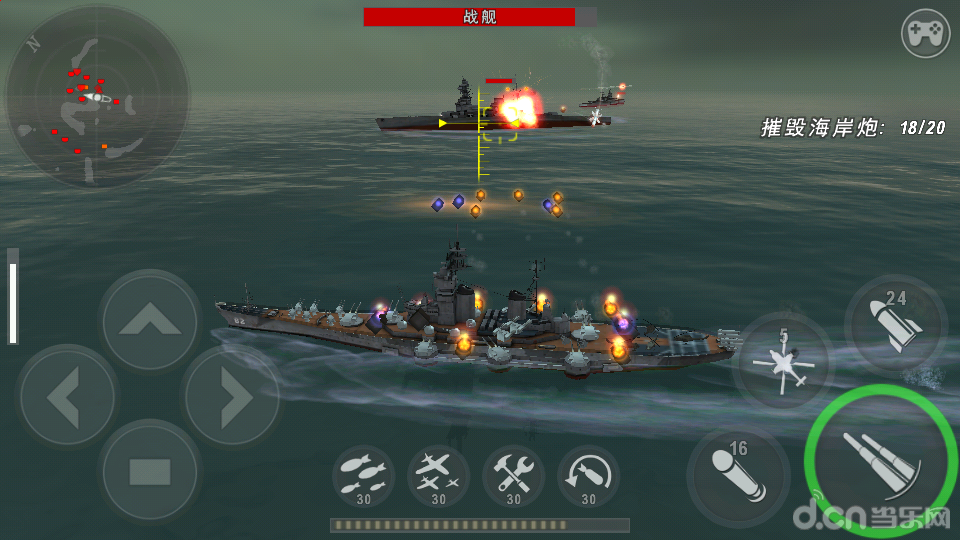Call the aircraft strike ability
Screen dimensions: 960x540
coord(438,475)
